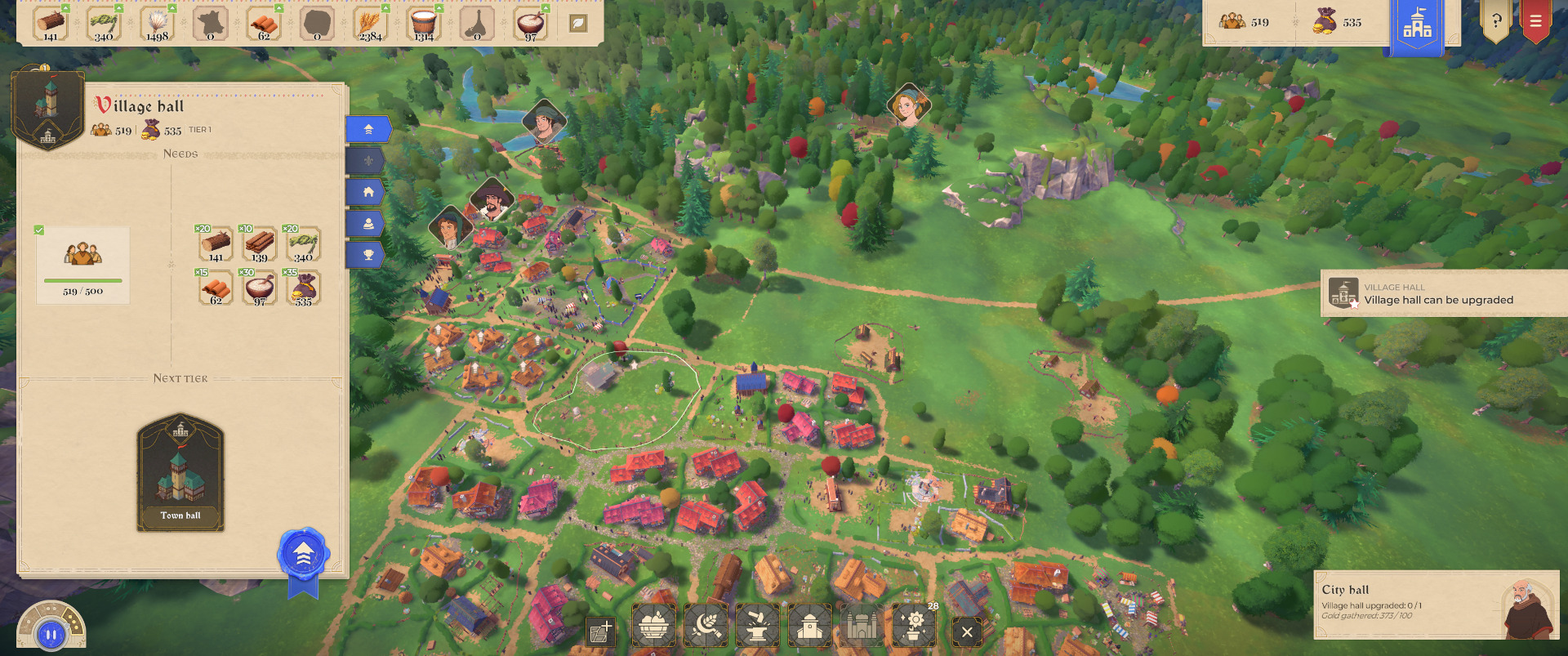Select the upgrade arrow tab
This screenshot has width=1568, height=656.
(x=368, y=129)
